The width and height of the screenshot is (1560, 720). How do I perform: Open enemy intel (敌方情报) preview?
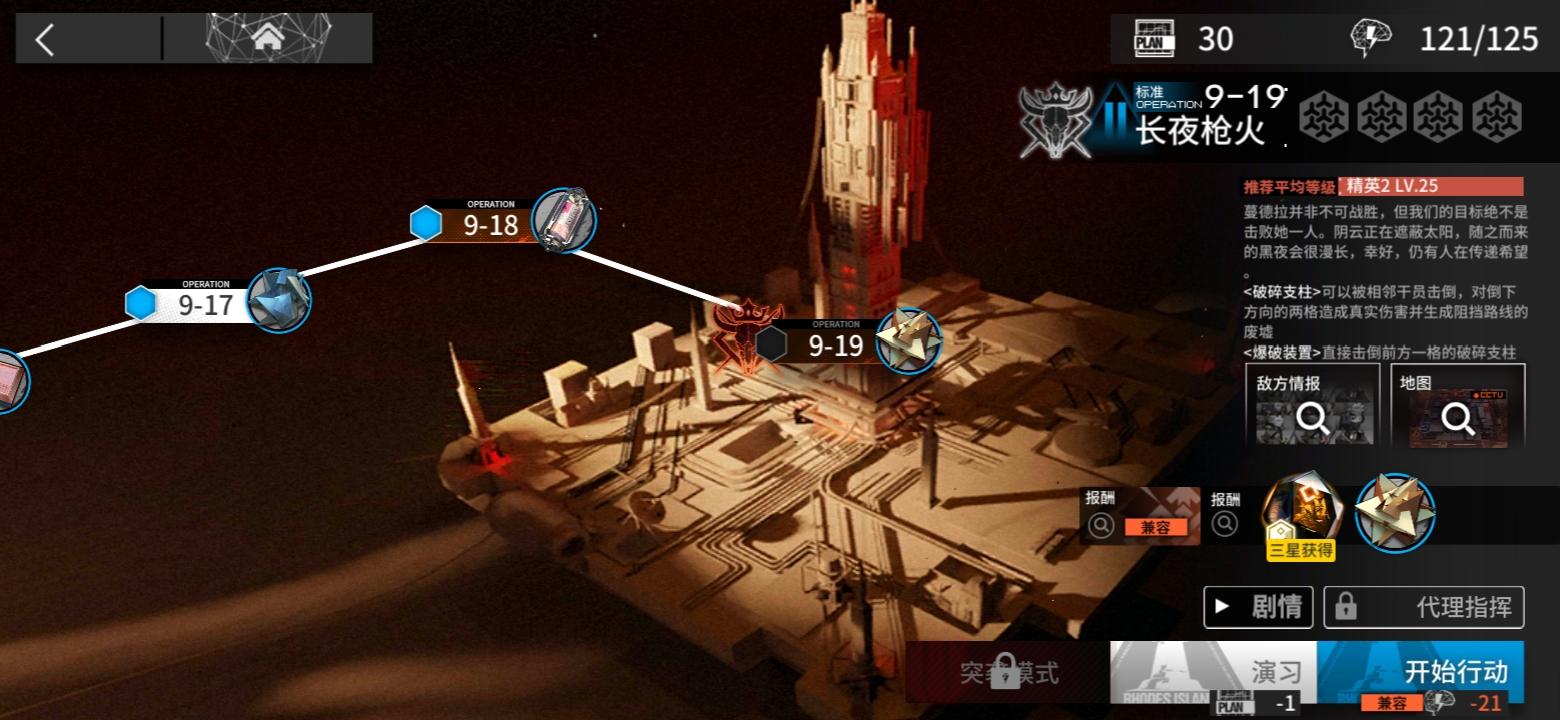(1312, 405)
